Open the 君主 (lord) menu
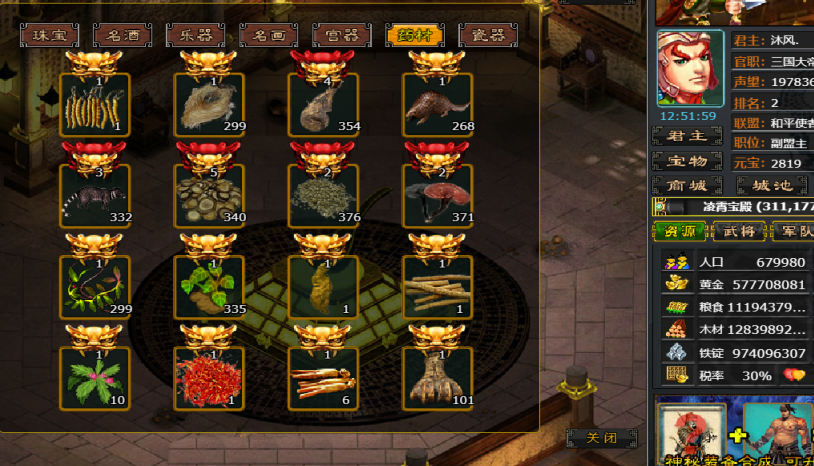814x466 pixels. pyautogui.click(x=687, y=136)
